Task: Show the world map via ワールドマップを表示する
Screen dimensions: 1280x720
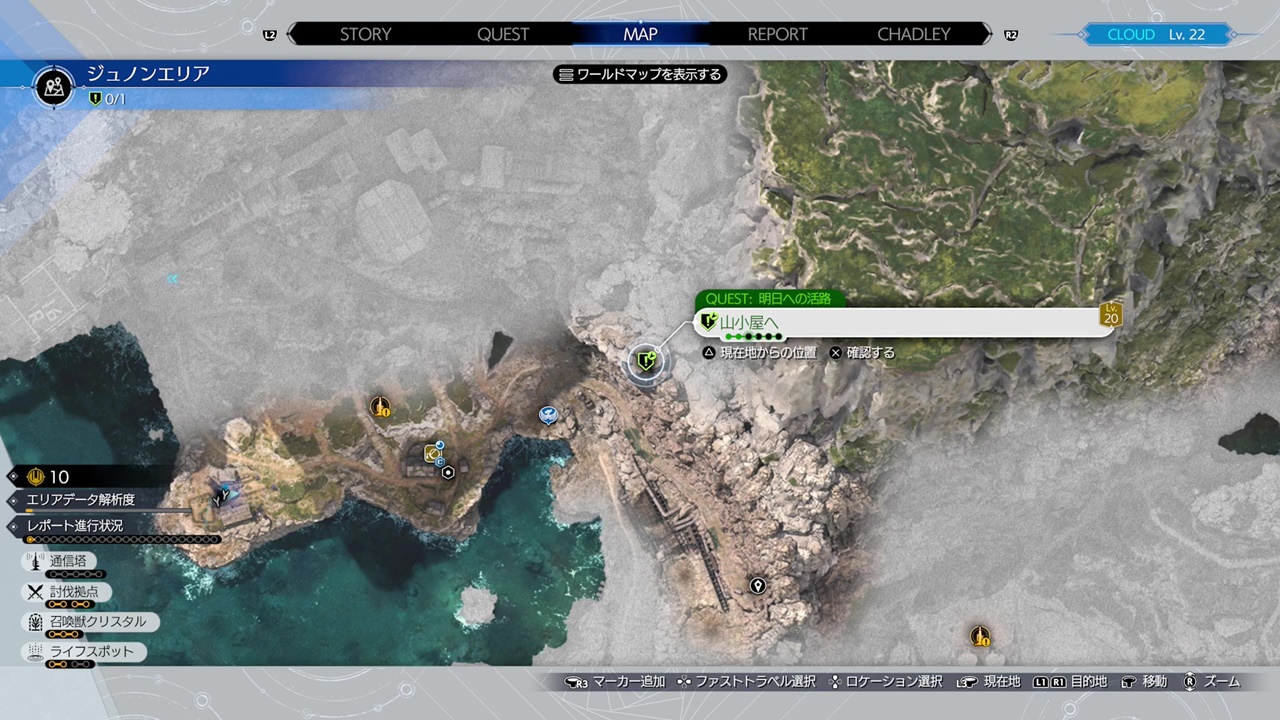Action: tap(639, 74)
